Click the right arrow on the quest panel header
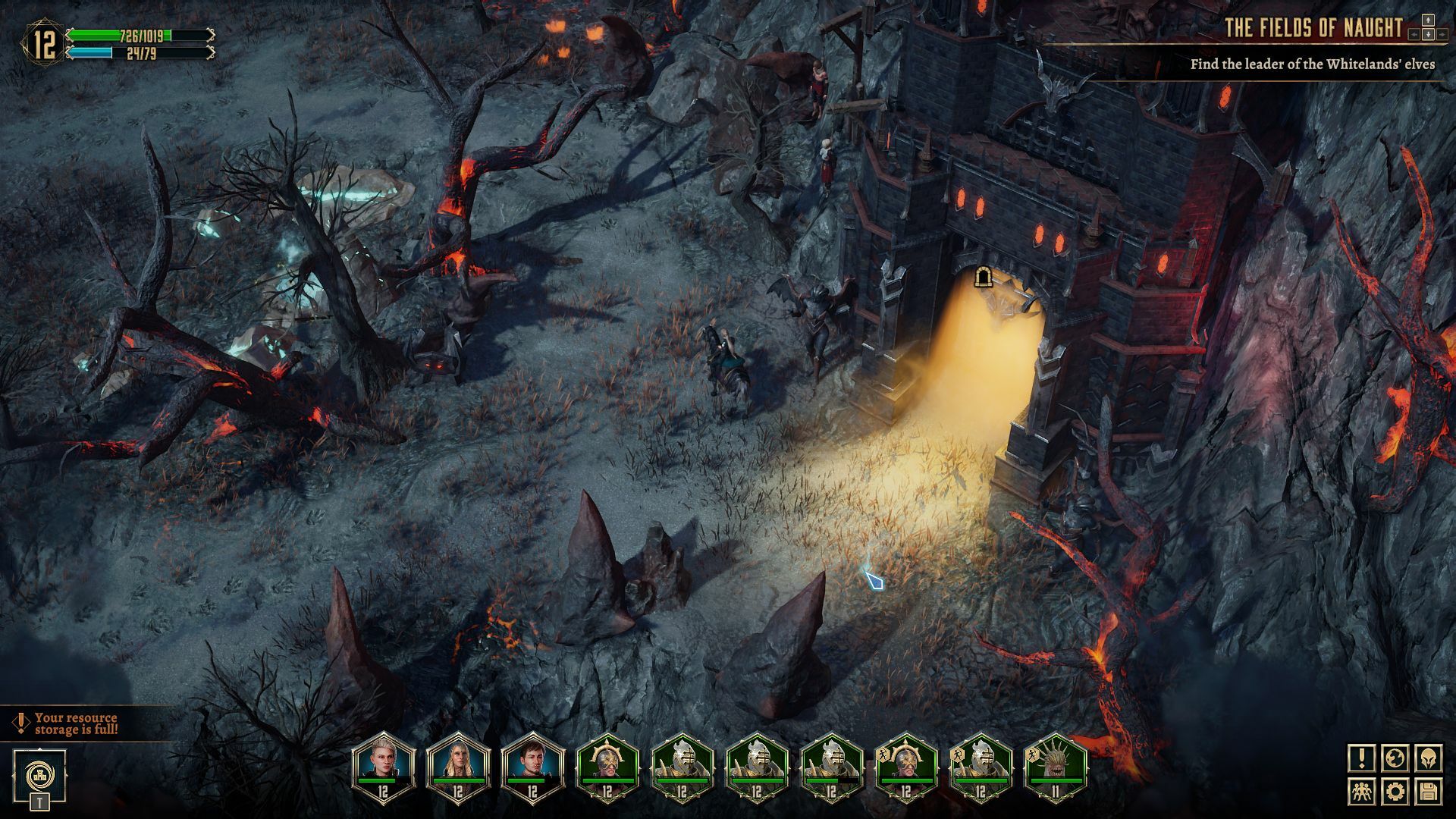The height and width of the screenshot is (819, 1456). [x=1442, y=35]
